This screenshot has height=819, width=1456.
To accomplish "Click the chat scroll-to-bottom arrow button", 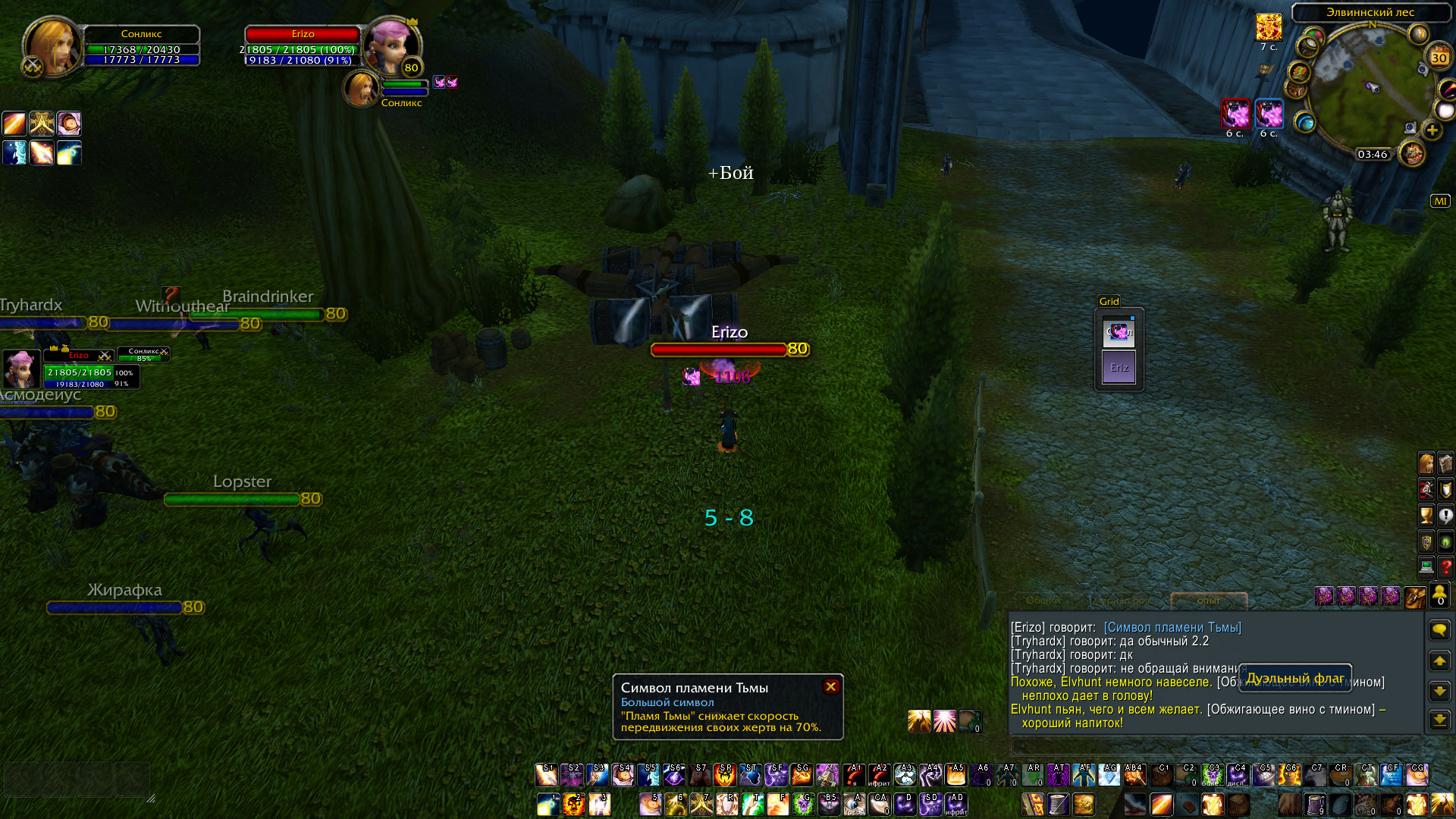I will (1439, 720).
